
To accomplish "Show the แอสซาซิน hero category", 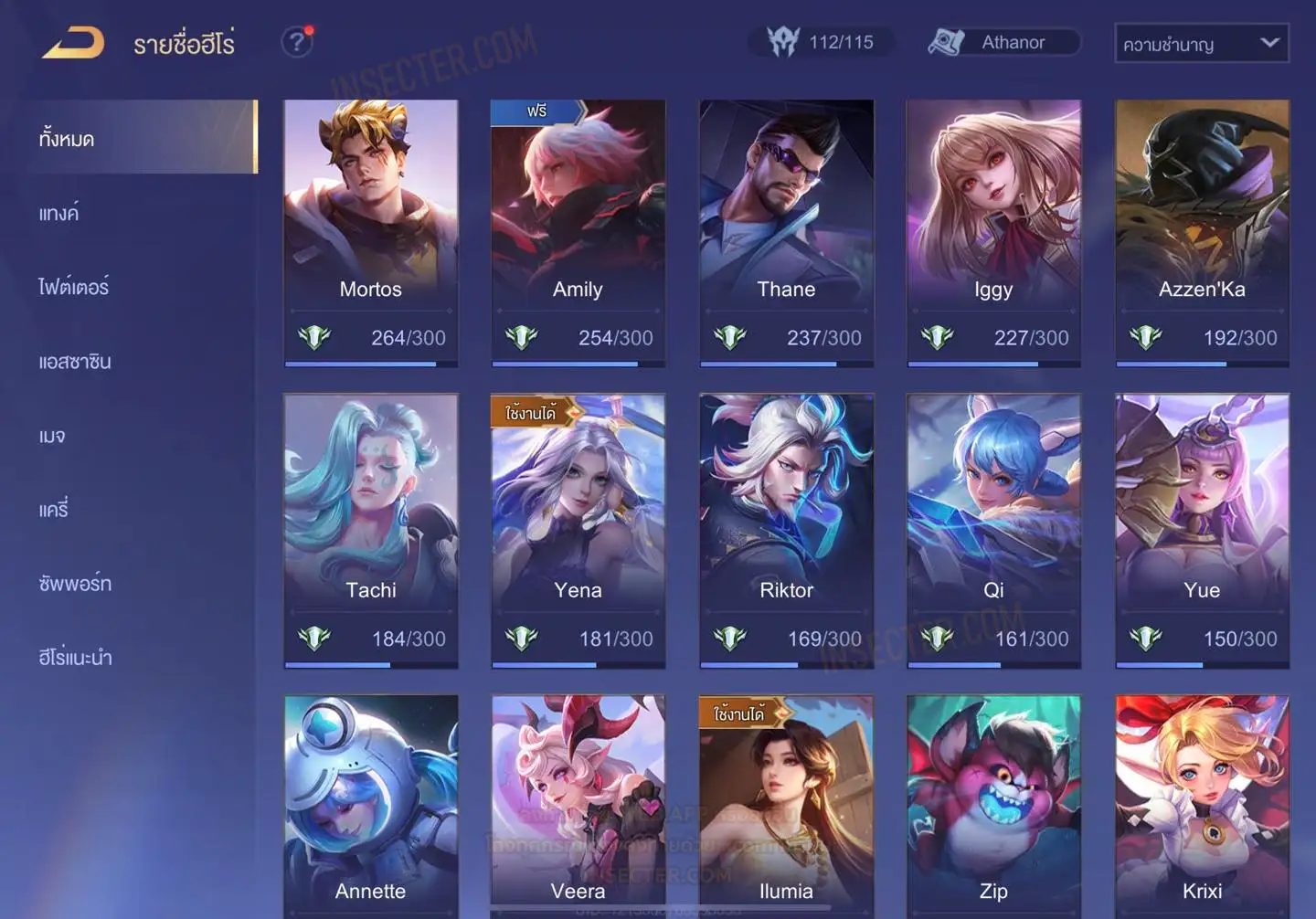I will click(x=75, y=362).
